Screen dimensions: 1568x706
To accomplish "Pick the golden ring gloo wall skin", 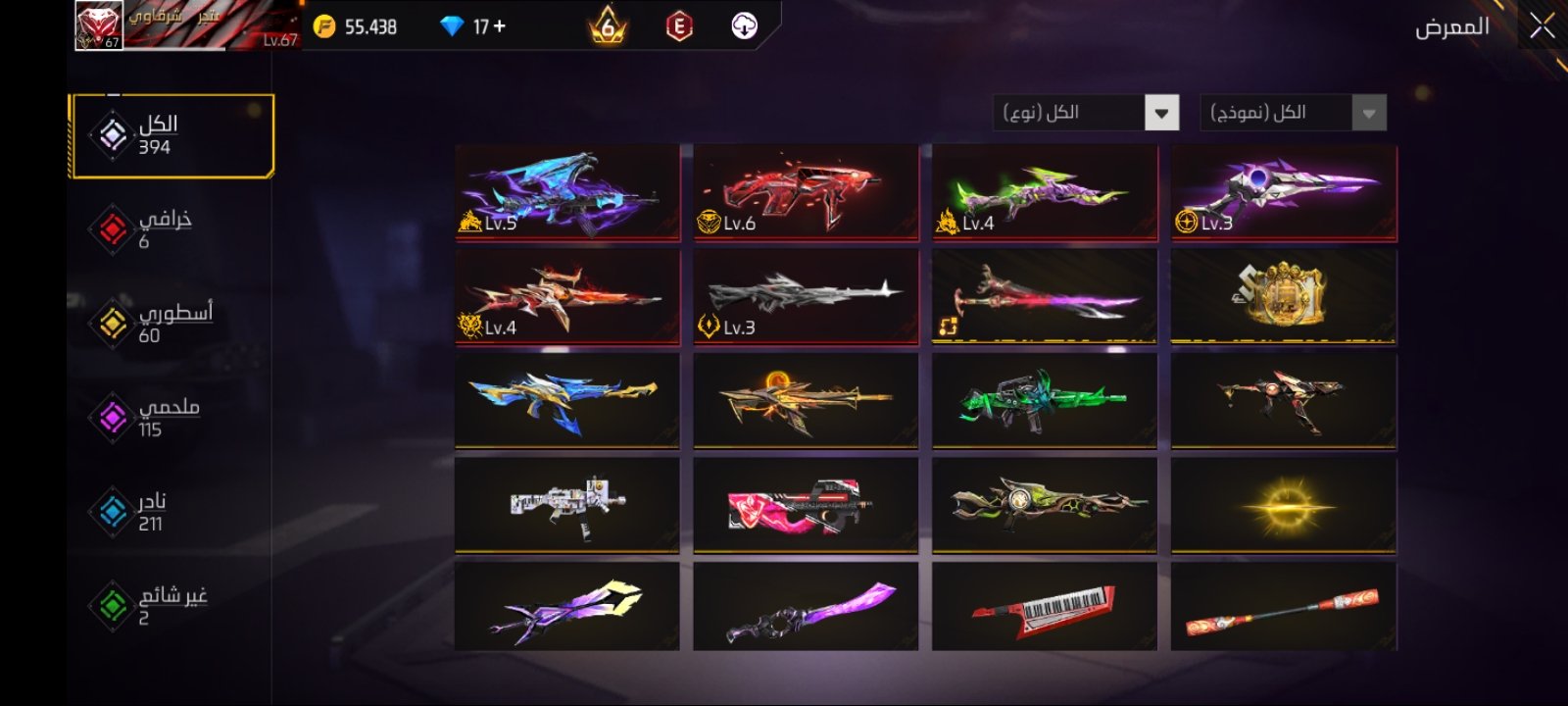I will click(x=1284, y=296).
